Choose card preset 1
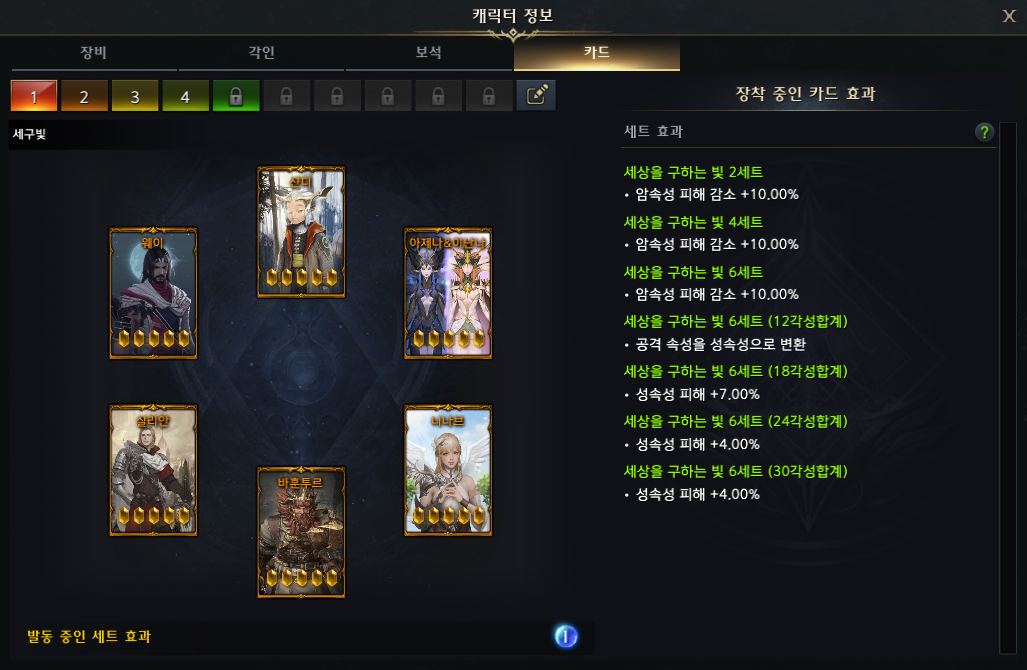The image size is (1027, 670). tap(34, 96)
